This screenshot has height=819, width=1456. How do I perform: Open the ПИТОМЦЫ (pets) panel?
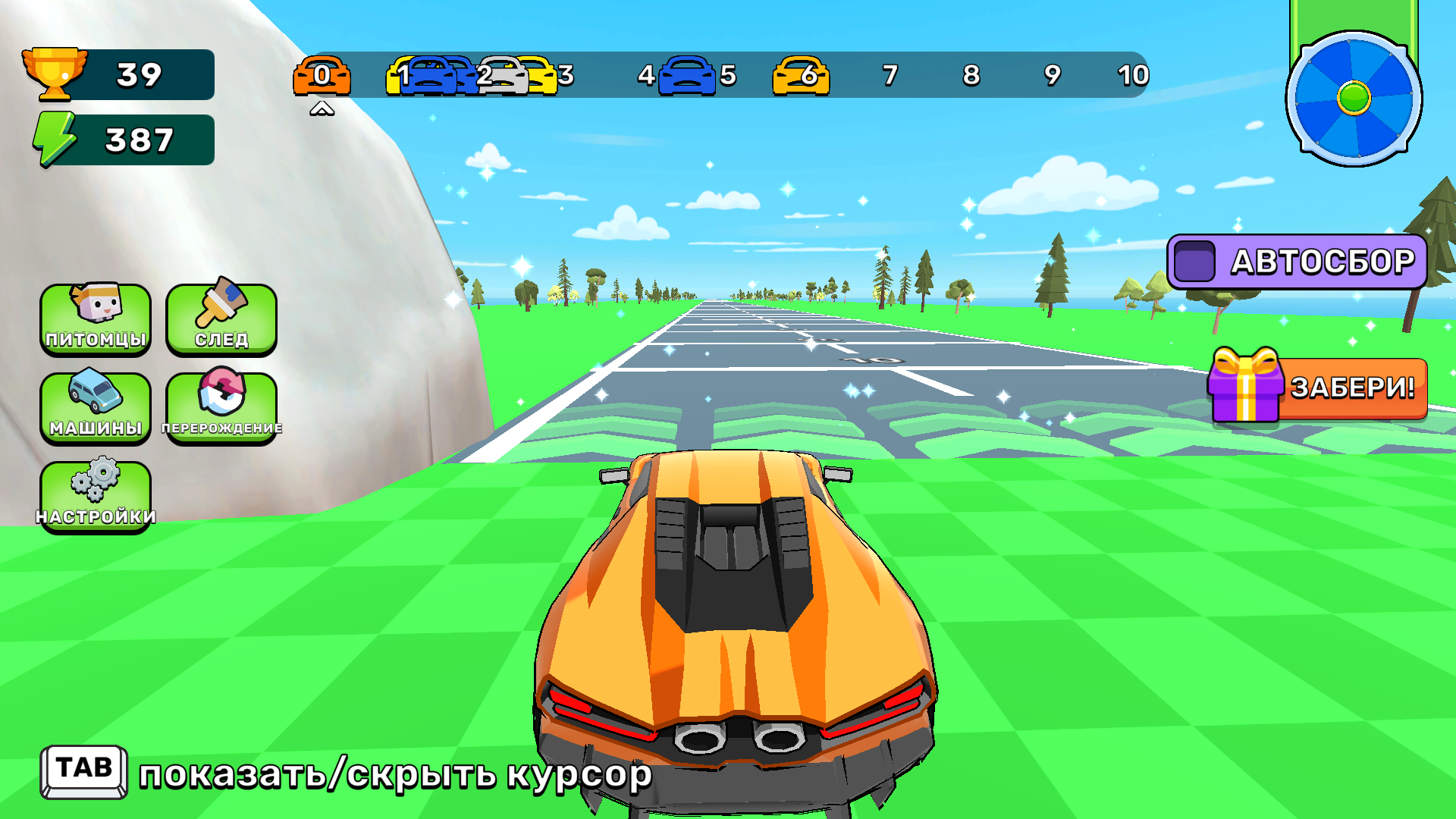pos(95,318)
